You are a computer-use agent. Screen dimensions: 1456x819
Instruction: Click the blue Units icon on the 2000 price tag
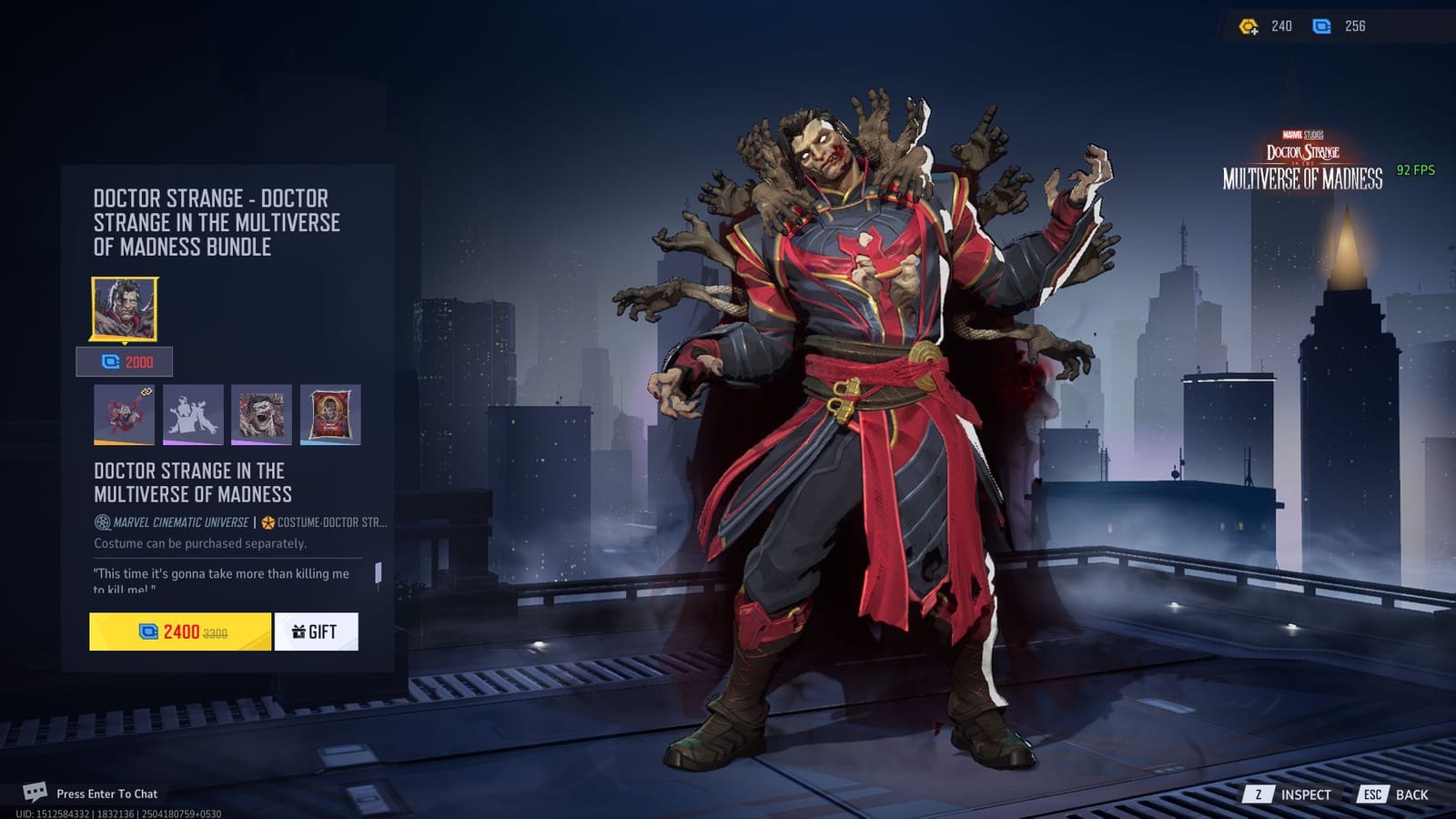point(108,362)
